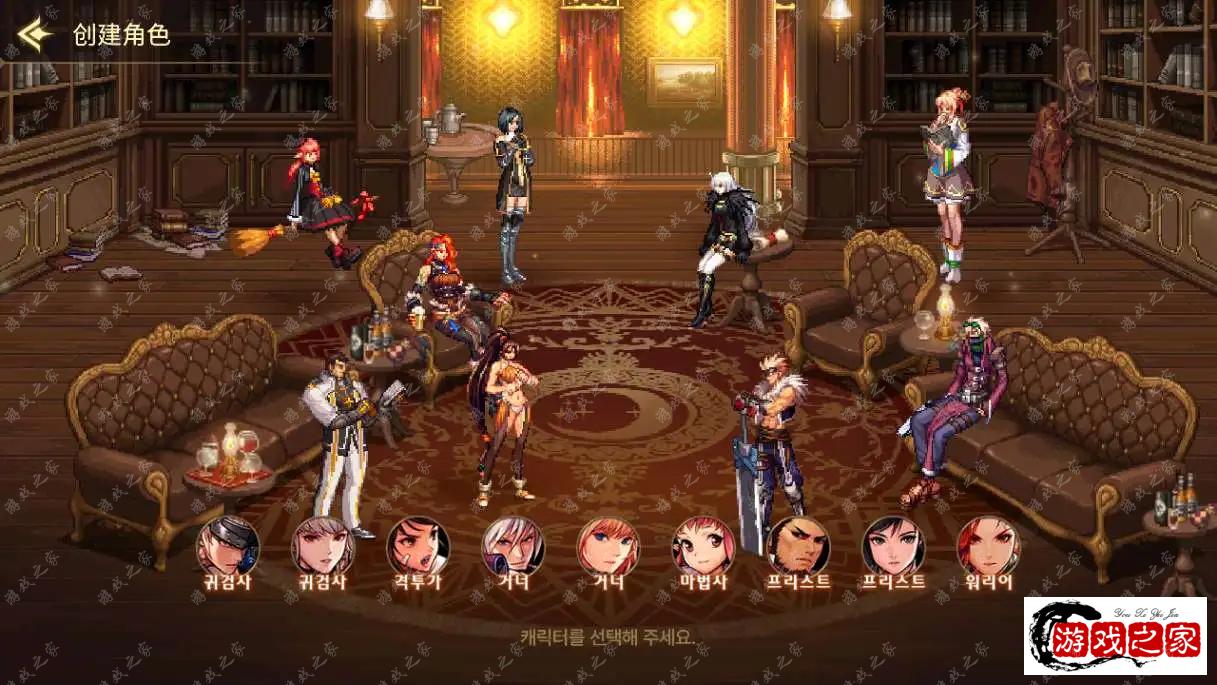
Task: Pick the dark-skinned male 프리스트 portrait
Action: (798, 546)
